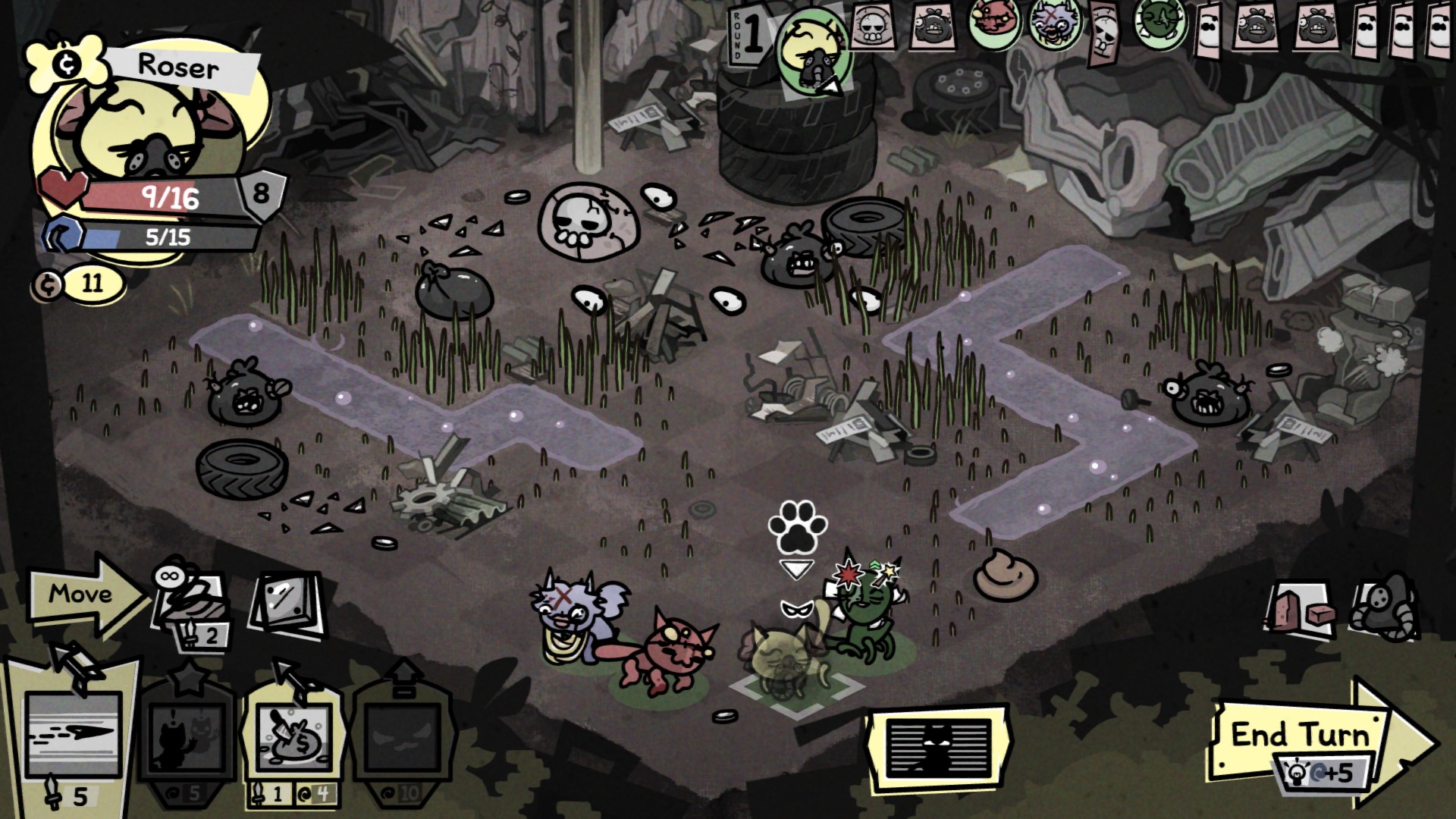This screenshot has height=819, width=1456.
Task: Click the Round 1 counter tag
Action: pyautogui.click(x=748, y=36)
